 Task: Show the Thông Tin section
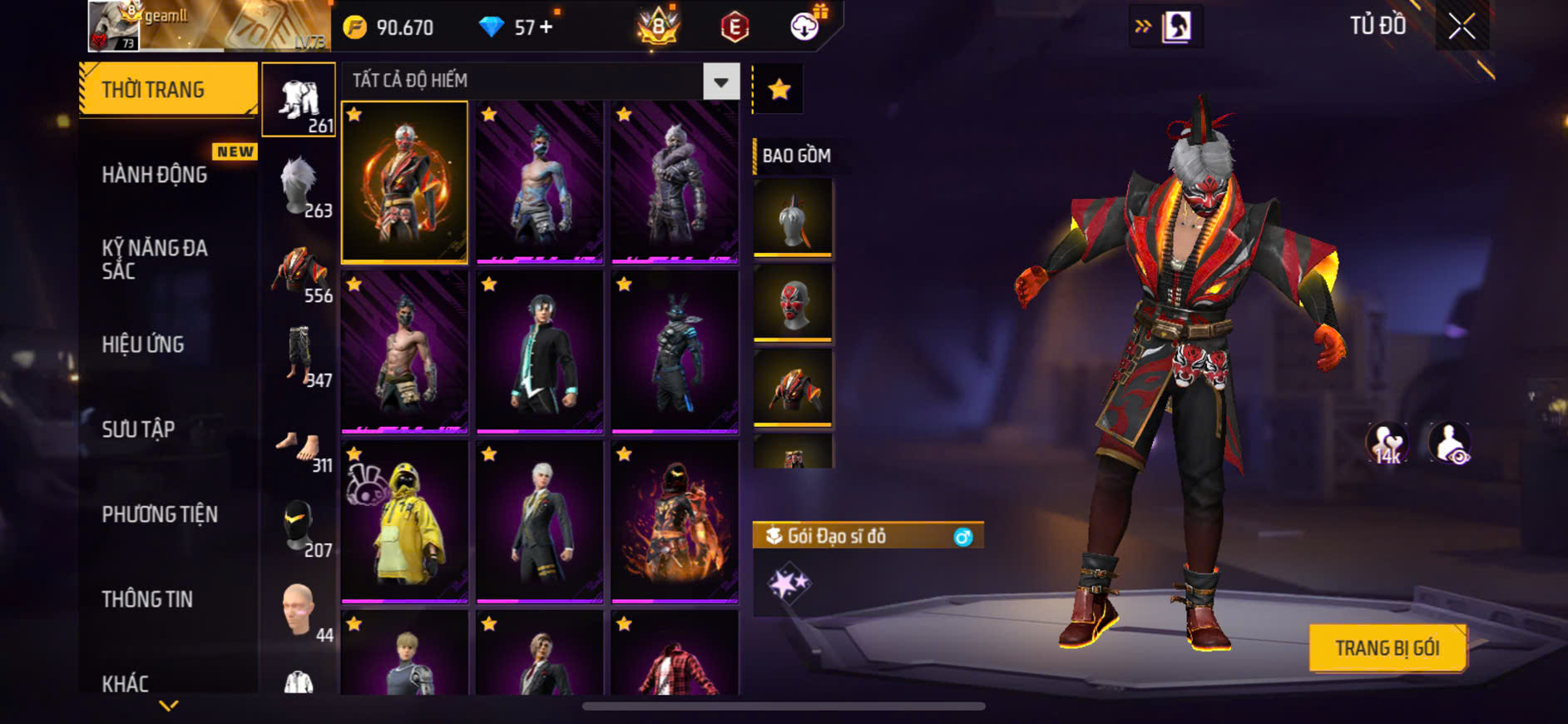147,599
